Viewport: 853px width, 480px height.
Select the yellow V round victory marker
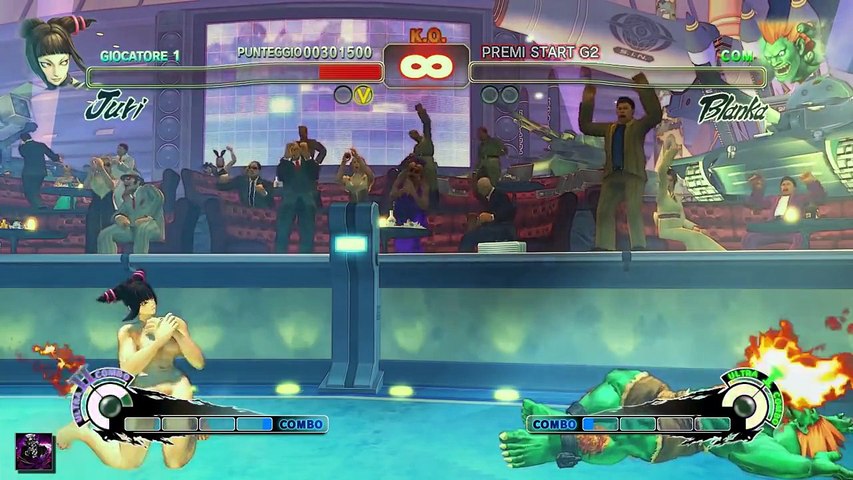point(364,95)
